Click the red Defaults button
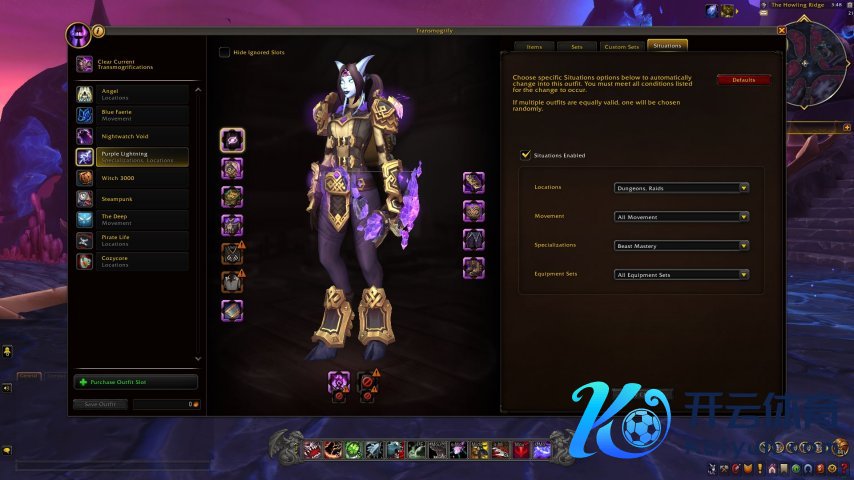854x480 pixels. point(743,79)
